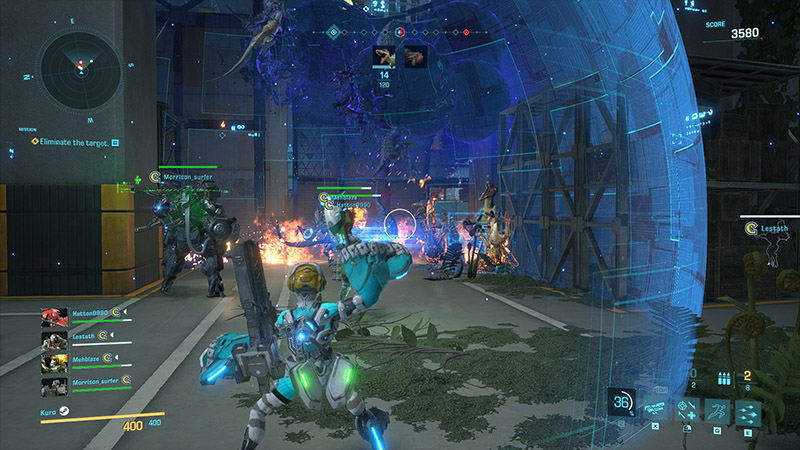Click the red diamond on mission progress track
Screen dimensions: 800x450
coord(465,32)
